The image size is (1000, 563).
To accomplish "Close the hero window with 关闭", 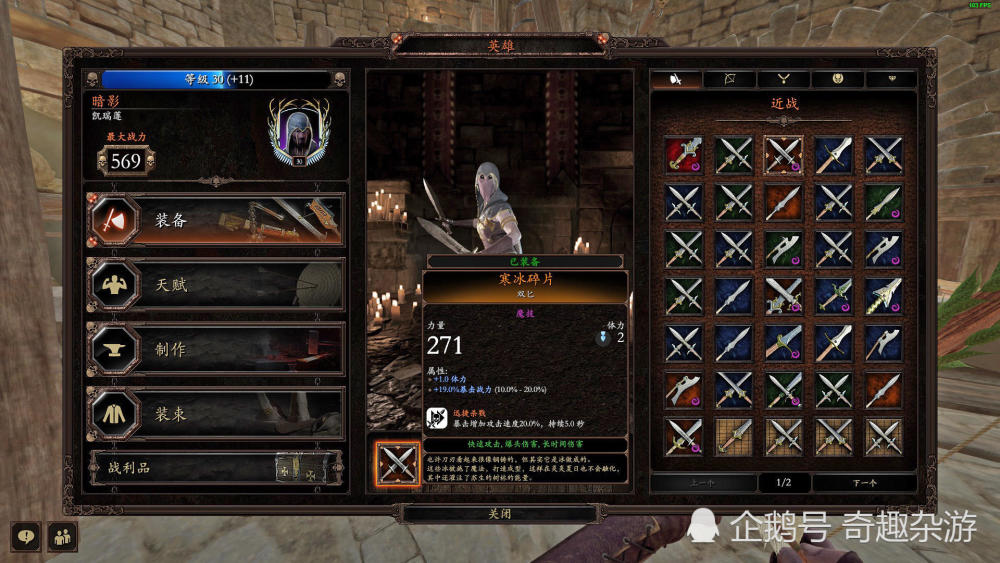I will 499,514.
